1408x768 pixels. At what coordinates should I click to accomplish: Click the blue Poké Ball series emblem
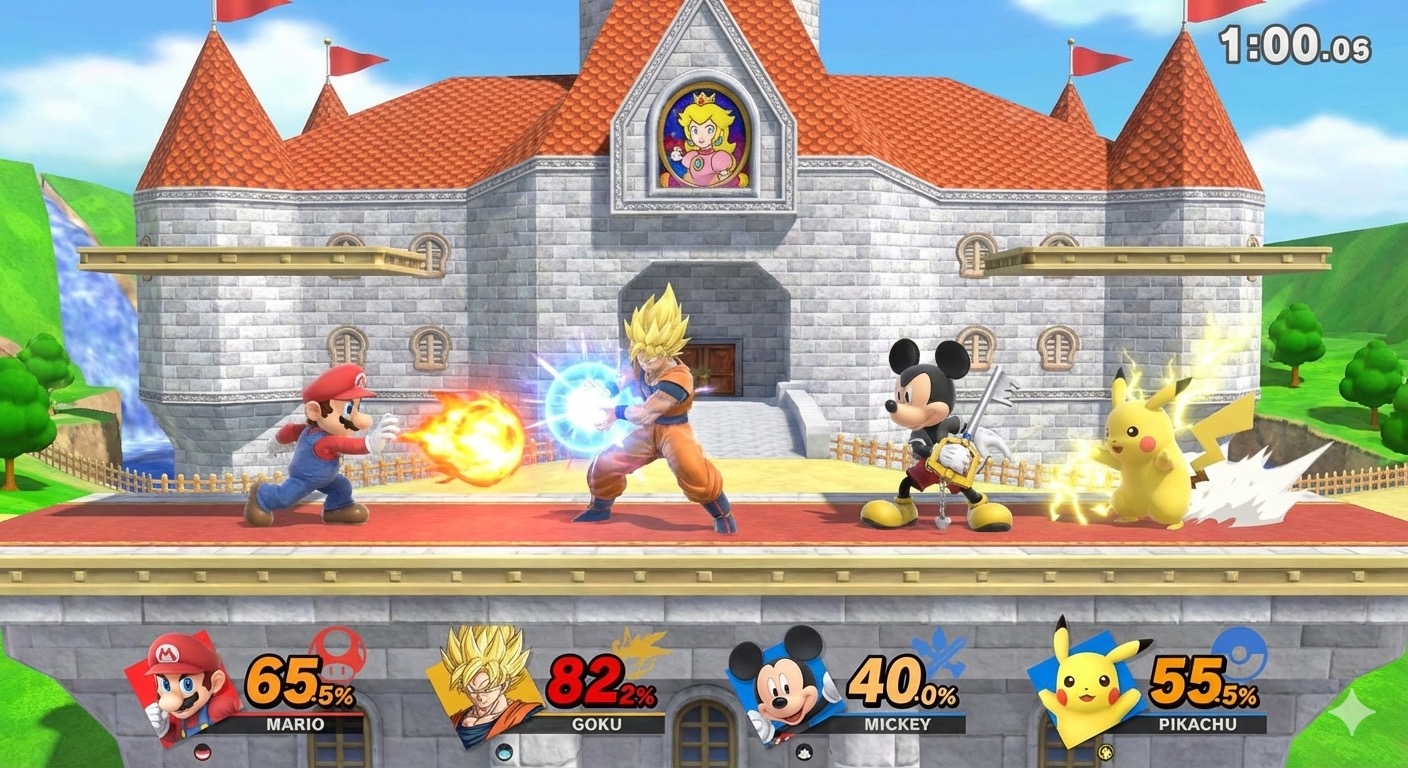point(1239,653)
